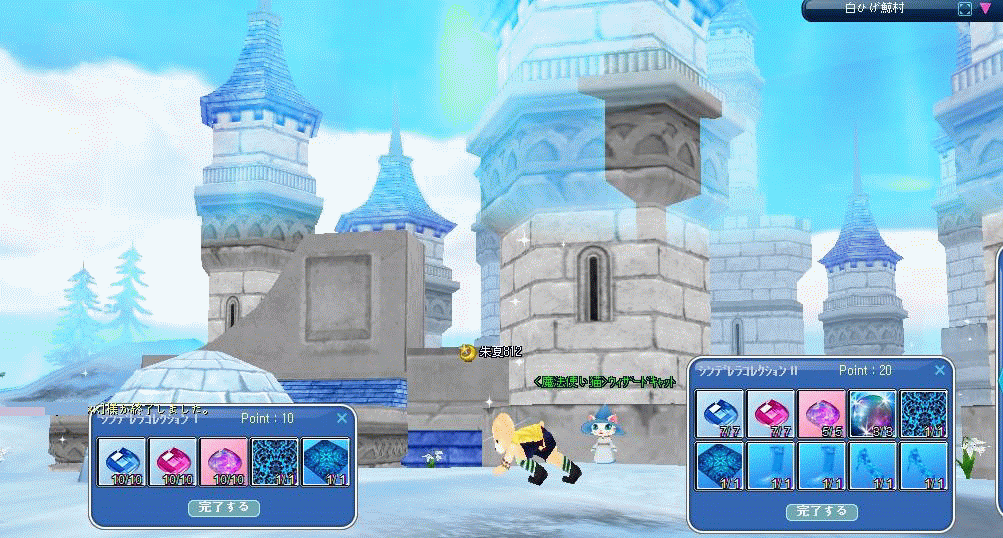Image resolution: width=1003 pixels, height=538 pixels.
Task: Expand the map with the square bracket icon
Action: (965, 9)
